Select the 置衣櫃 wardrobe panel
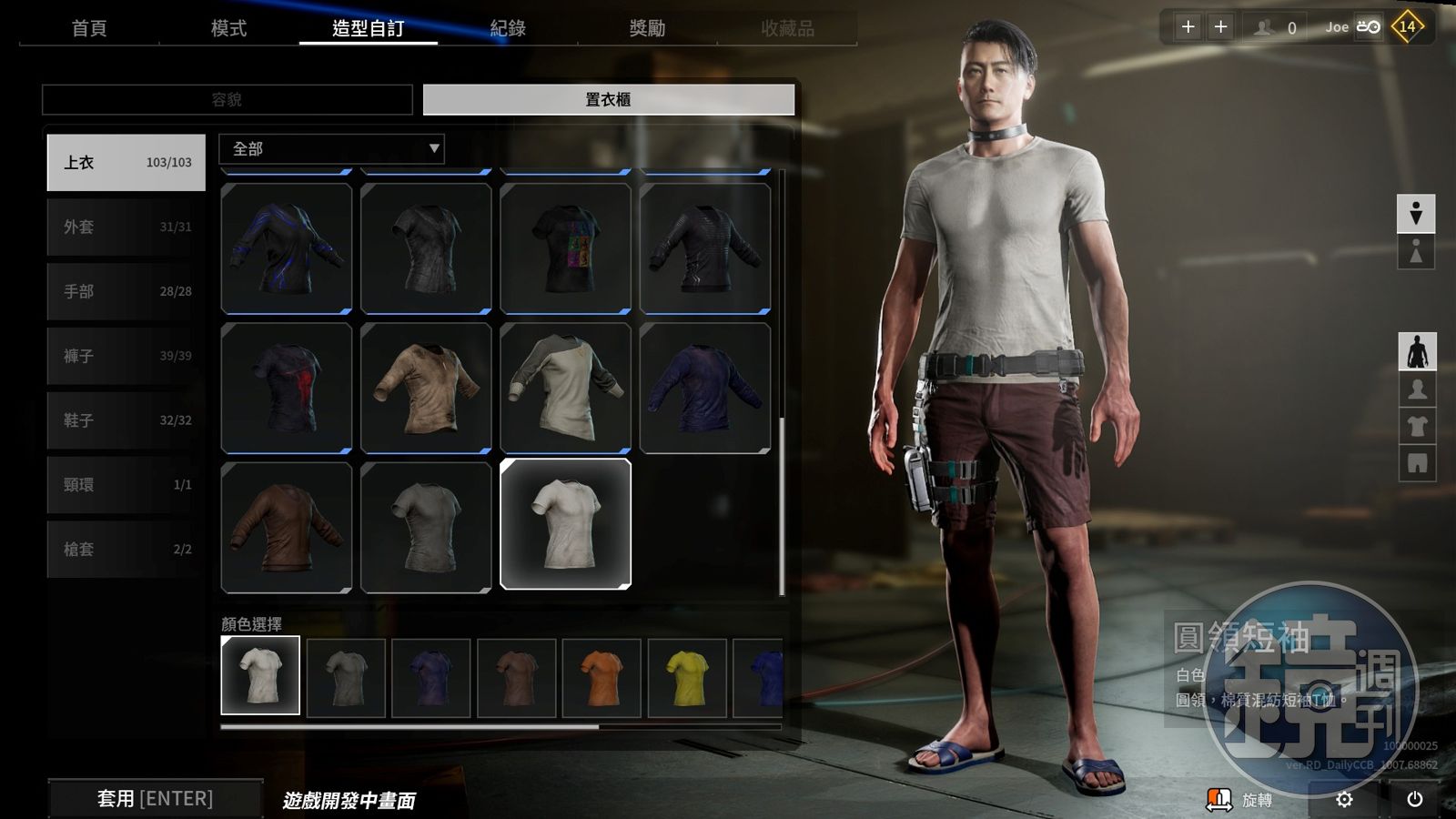The width and height of the screenshot is (1456, 819). pyautogui.click(x=608, y=99)
